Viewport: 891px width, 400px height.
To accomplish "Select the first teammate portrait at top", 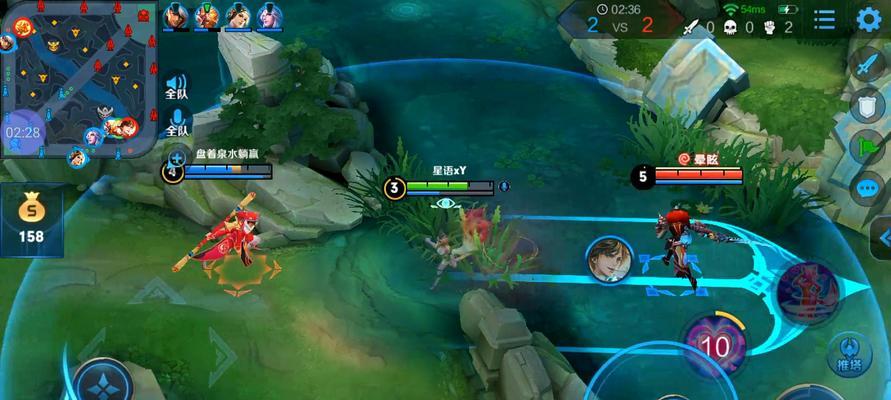I will (x=176, y=16).
